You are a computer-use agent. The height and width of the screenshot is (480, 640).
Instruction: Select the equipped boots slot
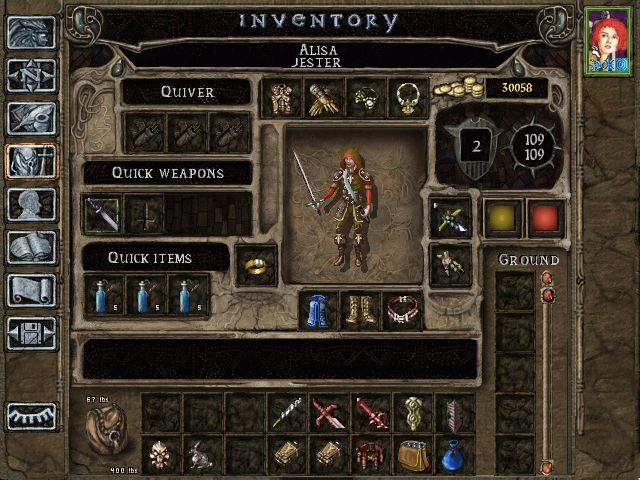click(362, 310)
